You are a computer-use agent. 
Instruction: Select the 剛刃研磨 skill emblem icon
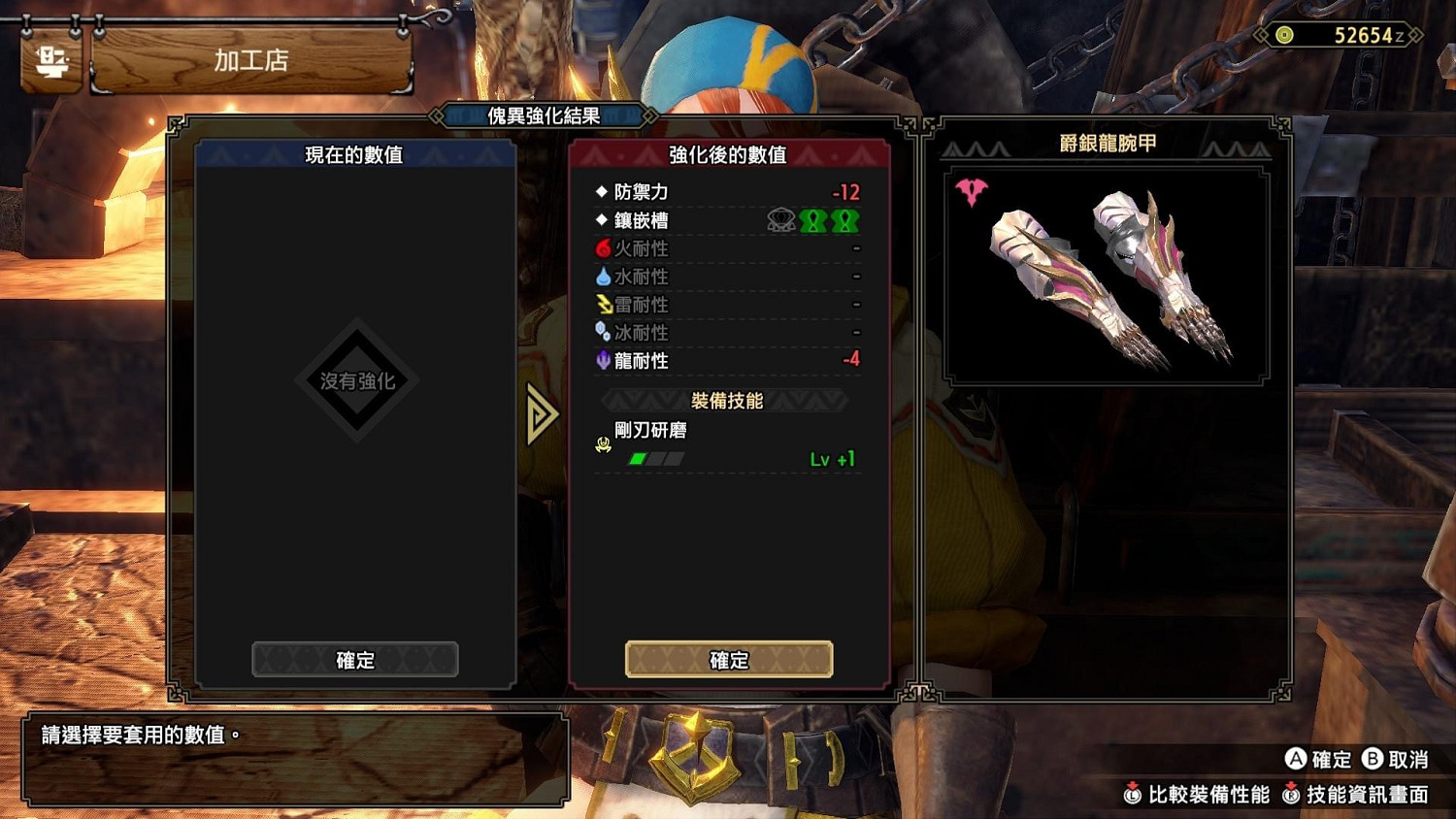602,445
